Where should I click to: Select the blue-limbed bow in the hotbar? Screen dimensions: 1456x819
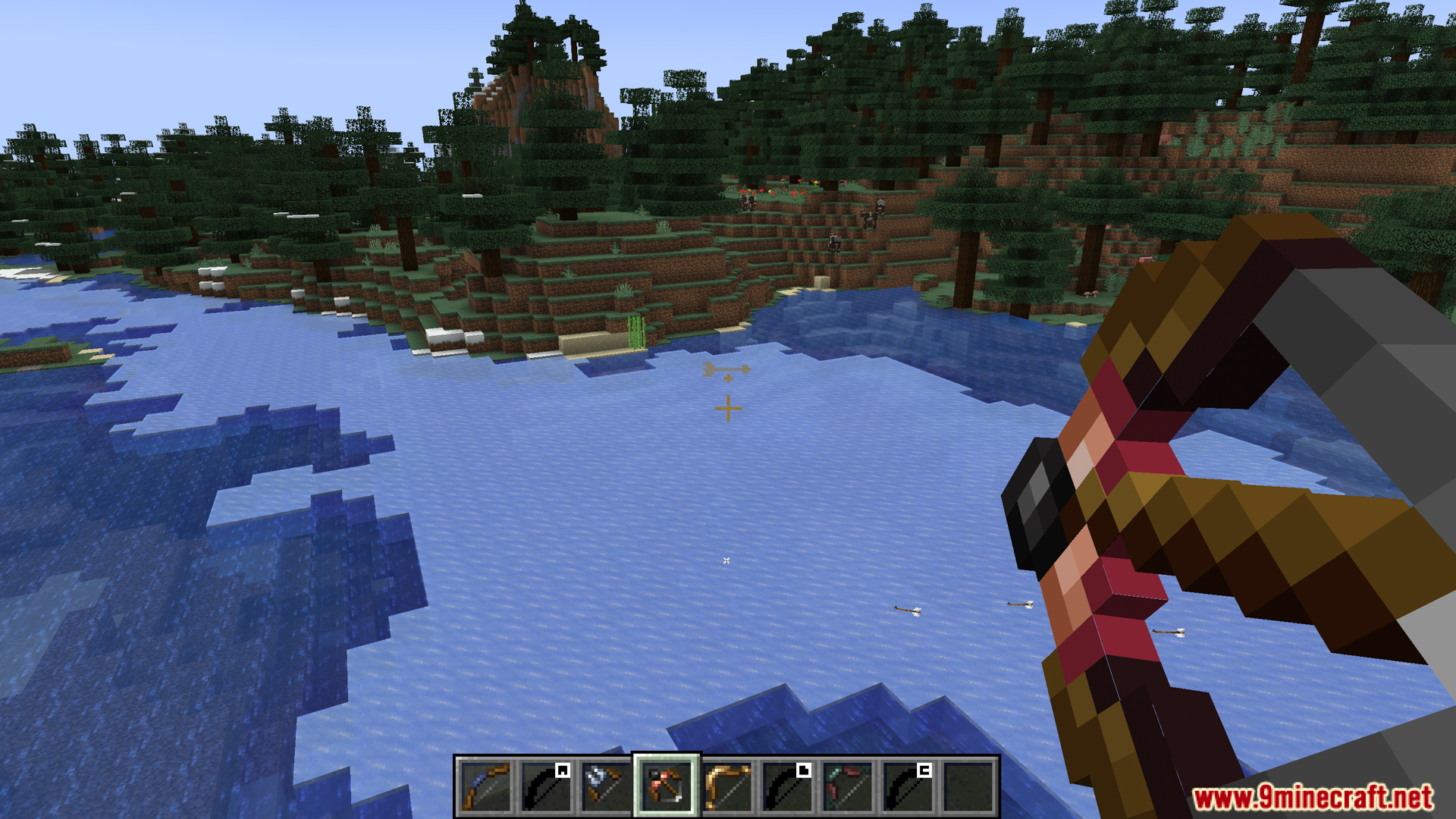[x=485, y=786]
